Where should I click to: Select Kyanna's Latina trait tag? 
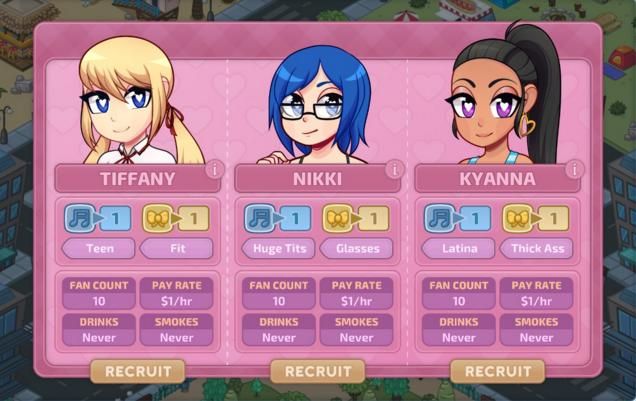pyautogui.click(x=458, y=247)
